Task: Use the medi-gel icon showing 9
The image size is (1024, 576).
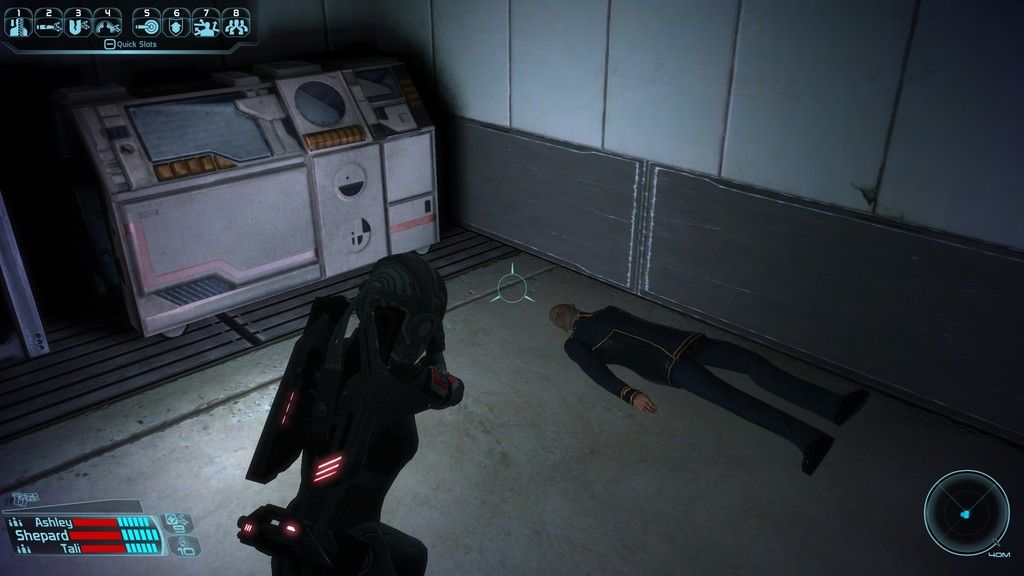Action: click(180, 521)
